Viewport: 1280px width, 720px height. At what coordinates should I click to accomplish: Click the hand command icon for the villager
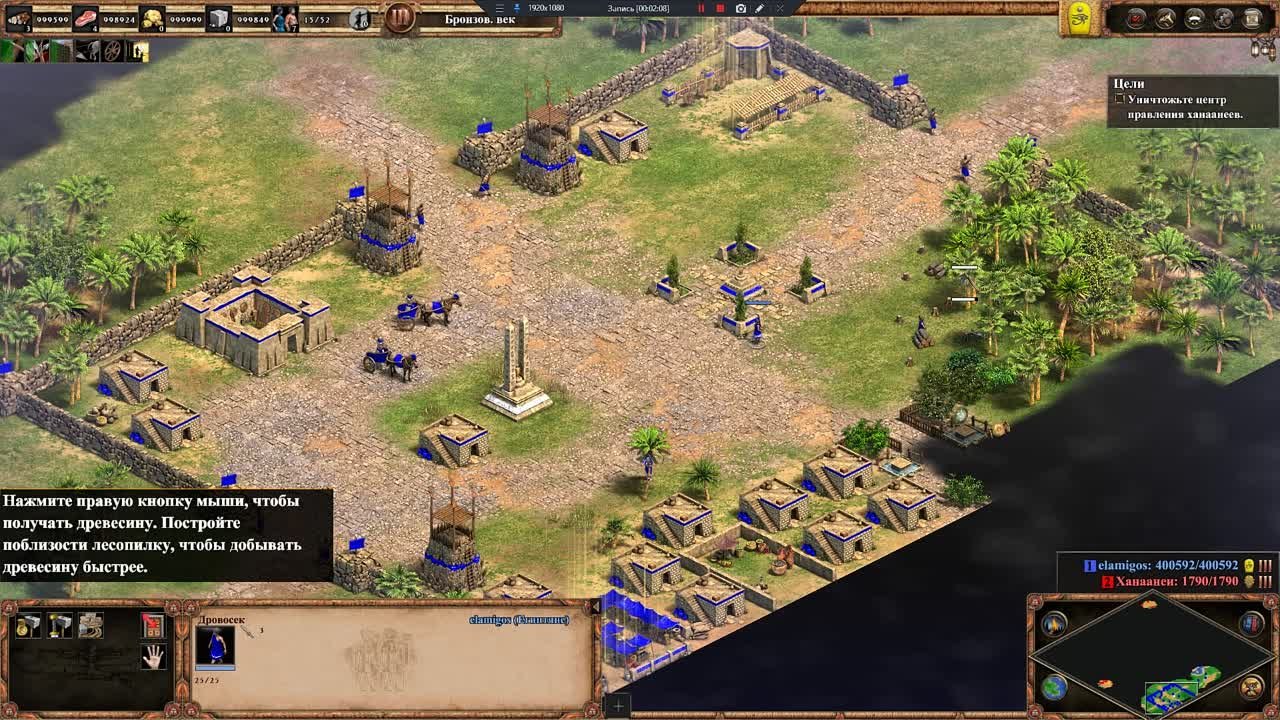pyautogui.click(x=155, y=656)
